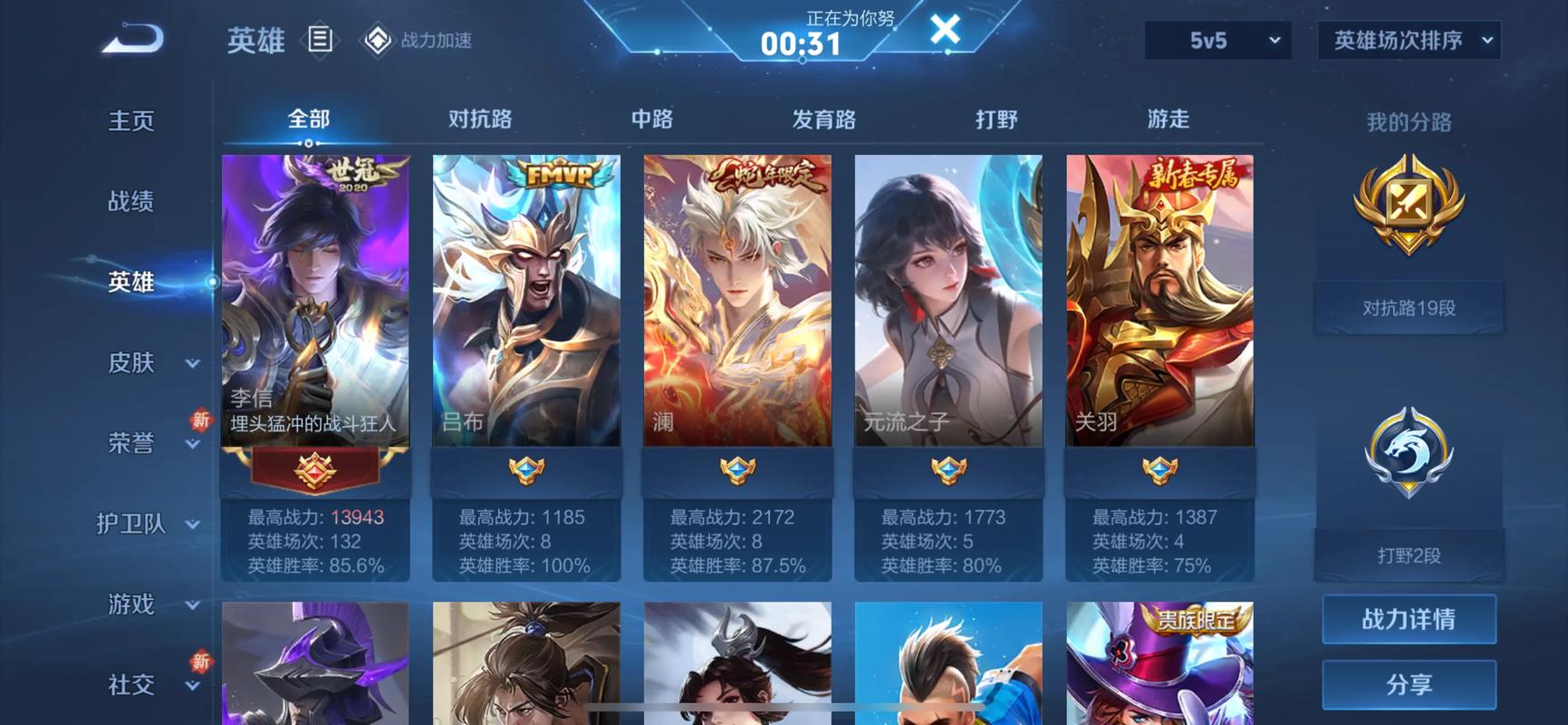The height and width of the screenshot is (725, 1568).
Task: View the 对抗路19段 rank badge
Action: (1408, 215)
